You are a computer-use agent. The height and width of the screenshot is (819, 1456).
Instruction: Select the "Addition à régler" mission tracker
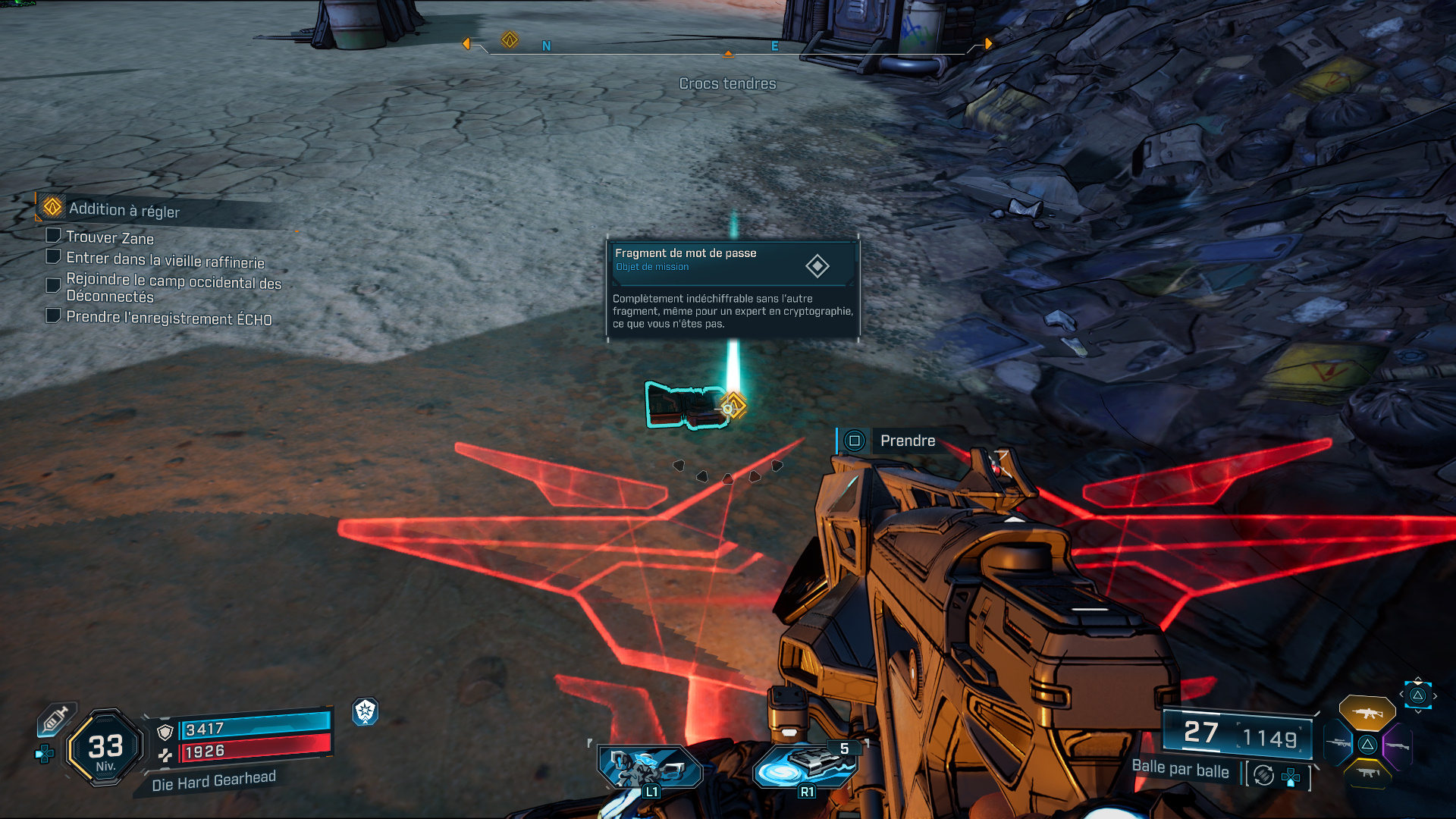tap(125, 209)
